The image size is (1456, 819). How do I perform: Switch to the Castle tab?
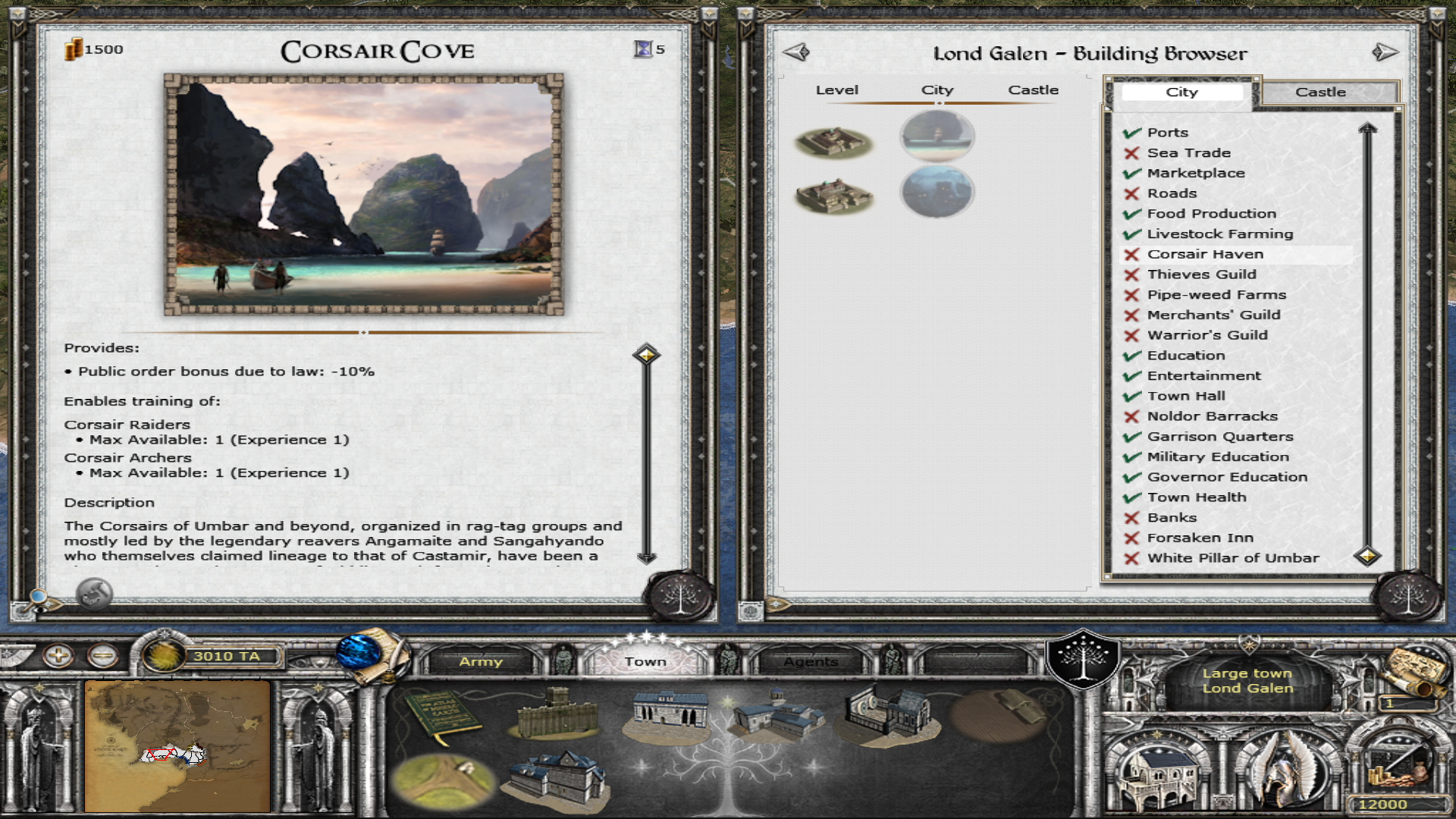pyautogui.click(x=1320, y=92)
